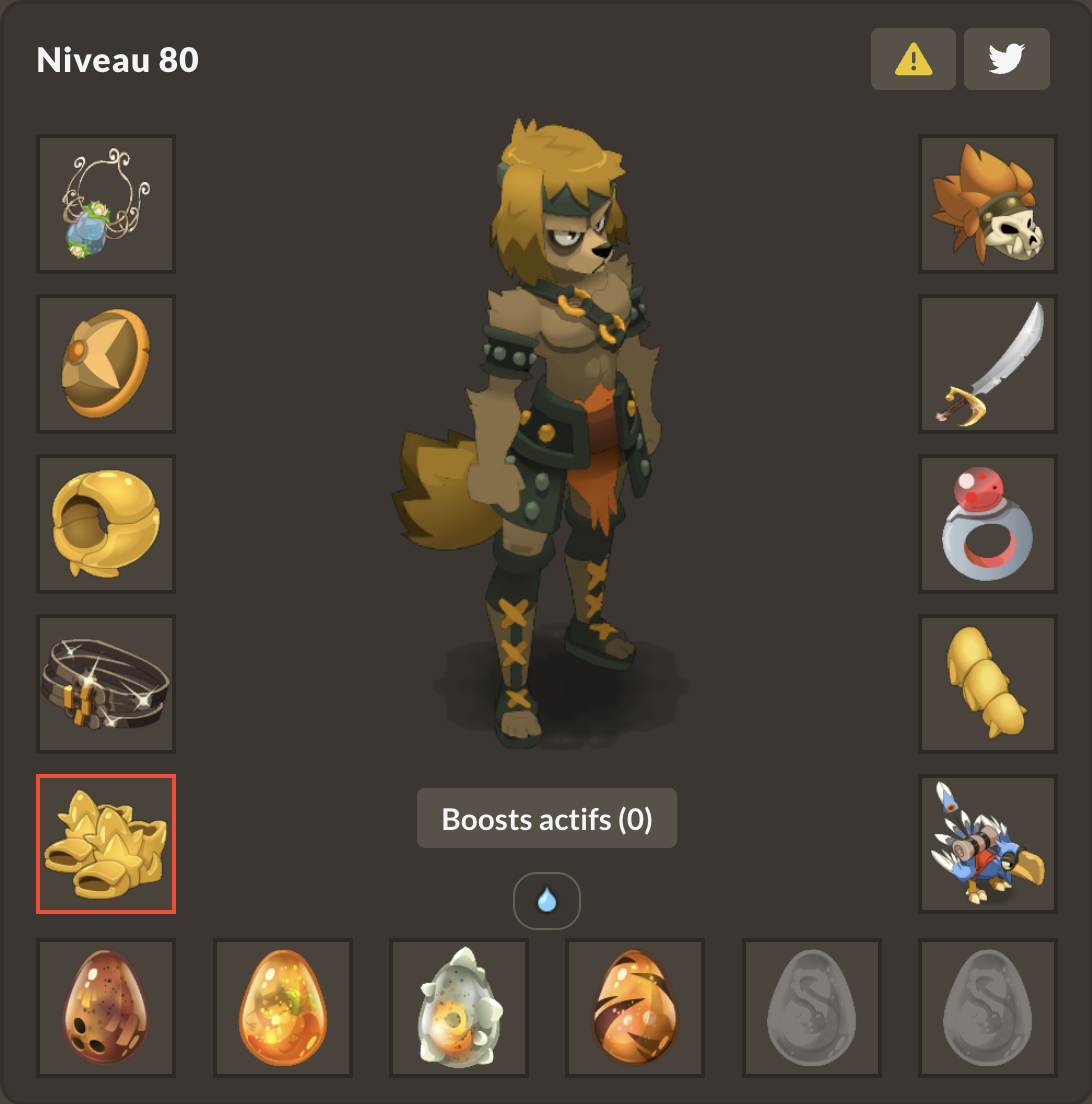Image resolution: width=1092 pixels, height=1104 pixels.
Task: Open the sparkling leather belt slot
Action: [x=106, y=684]
